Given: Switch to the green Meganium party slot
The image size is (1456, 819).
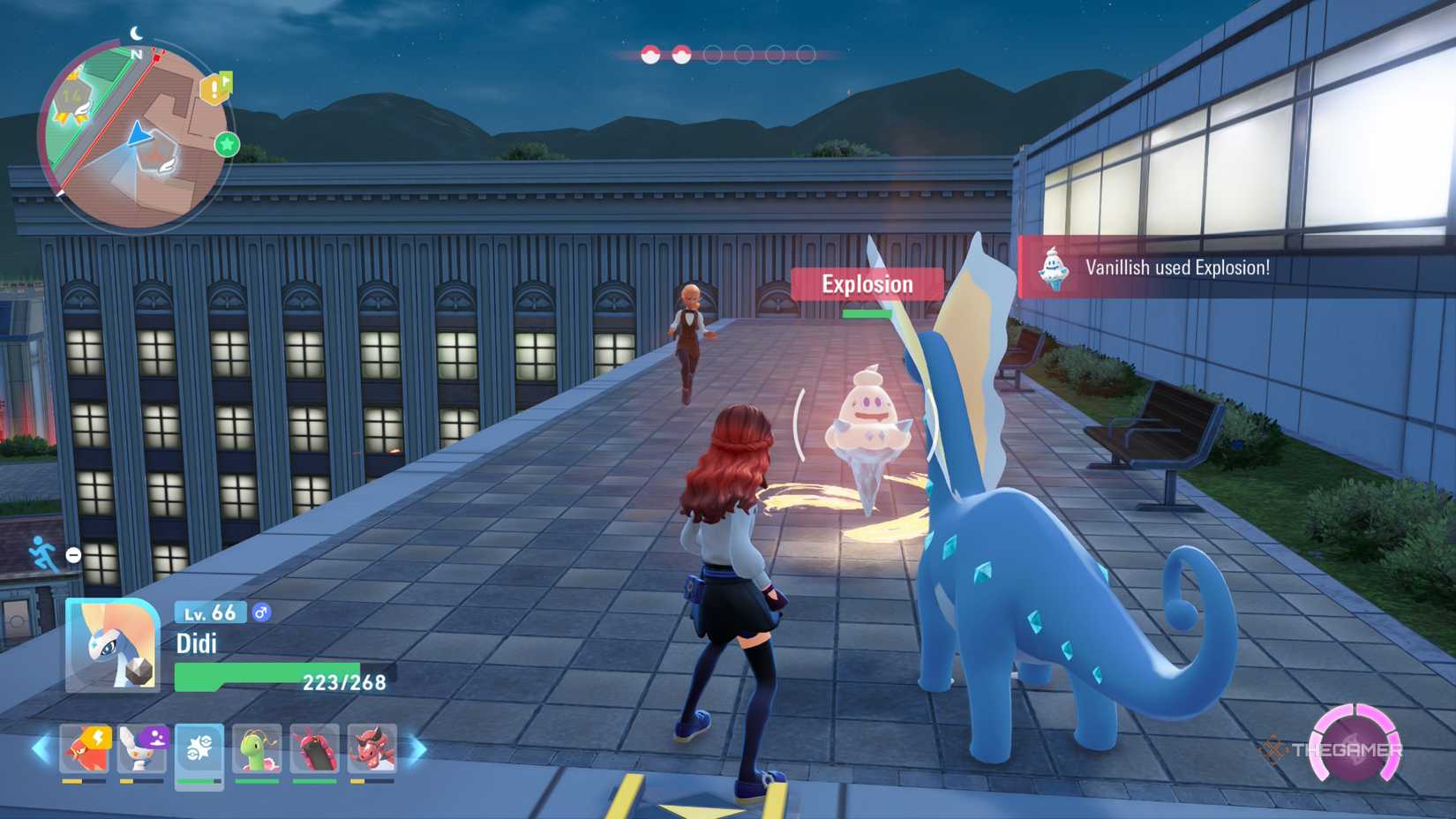Looking at the screenshot, I should pos(257,749).
